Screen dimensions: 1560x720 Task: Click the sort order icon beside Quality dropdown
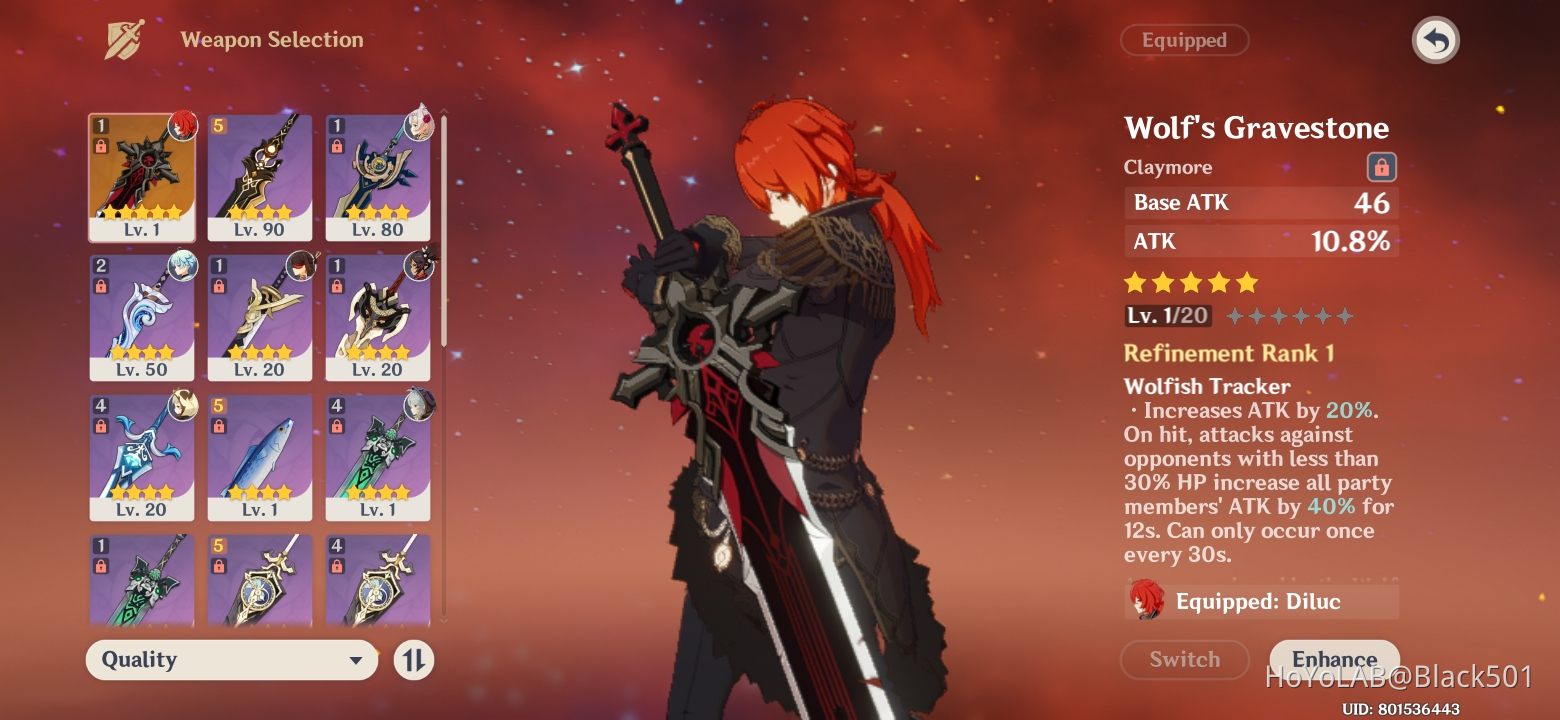click(x=413, y=660)
